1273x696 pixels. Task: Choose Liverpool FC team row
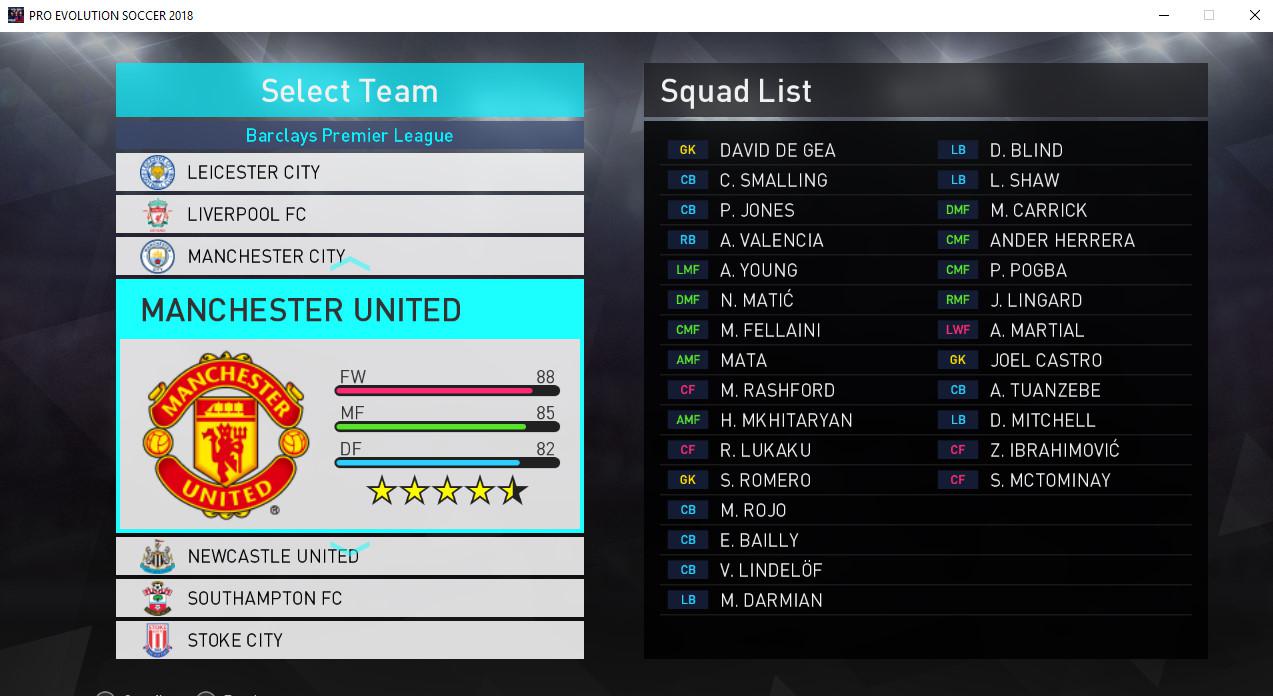pos(349,214)
